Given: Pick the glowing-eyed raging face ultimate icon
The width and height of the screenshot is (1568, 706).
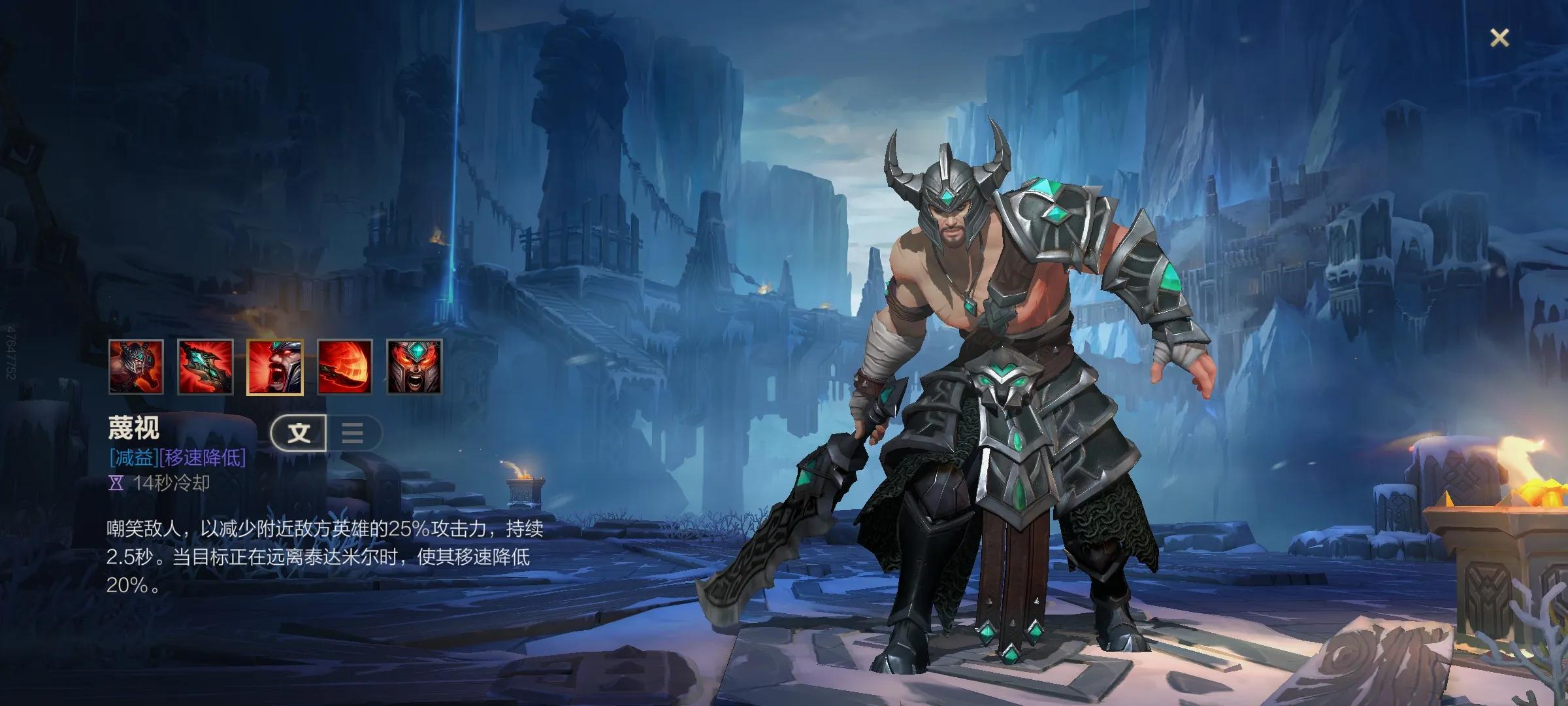Looking at the screenshot, I should [x=414, y=367].
